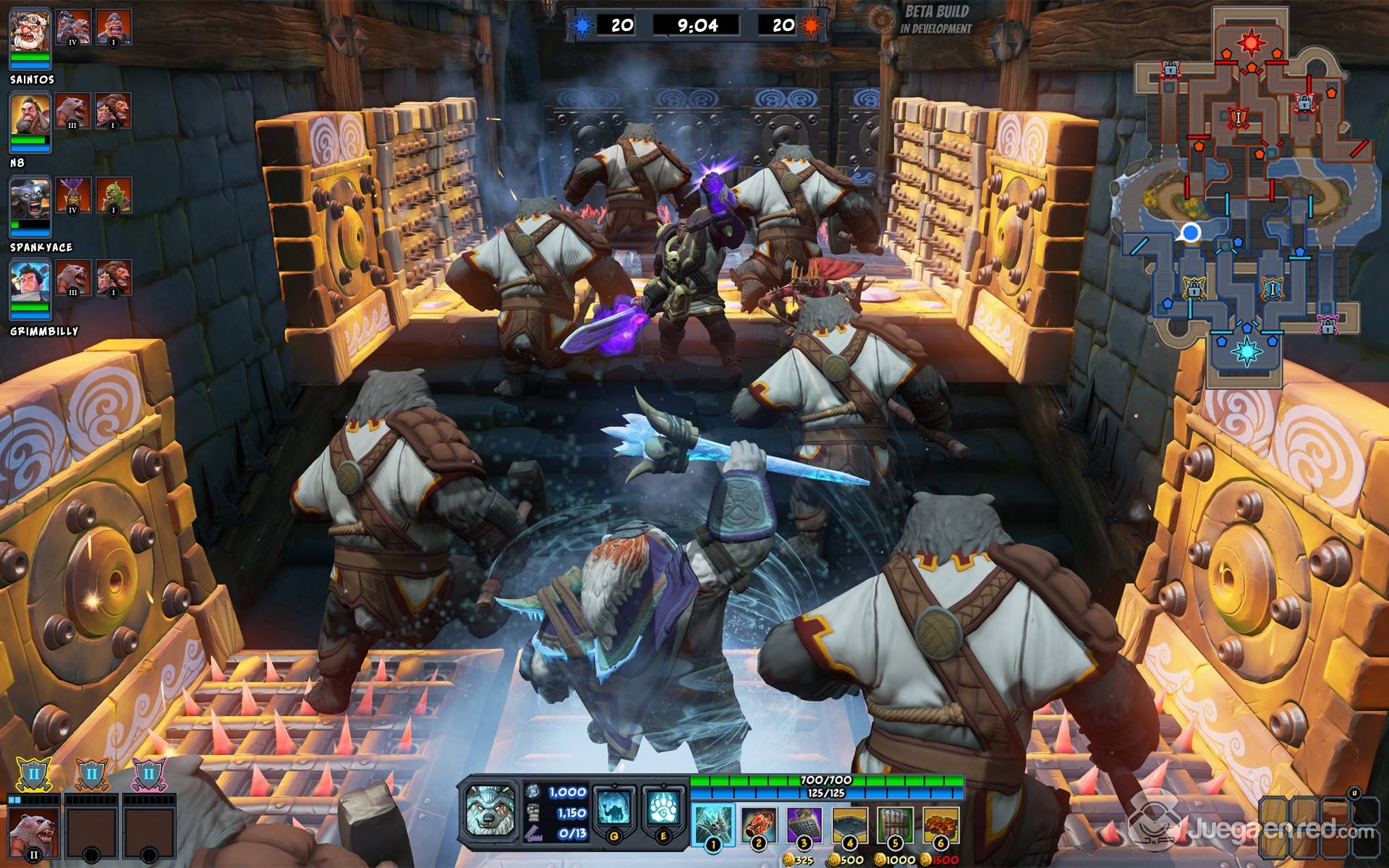This screenshot has height=868, width=1389.
Task: Activate the bear paw ability
Action: (663, 809)
